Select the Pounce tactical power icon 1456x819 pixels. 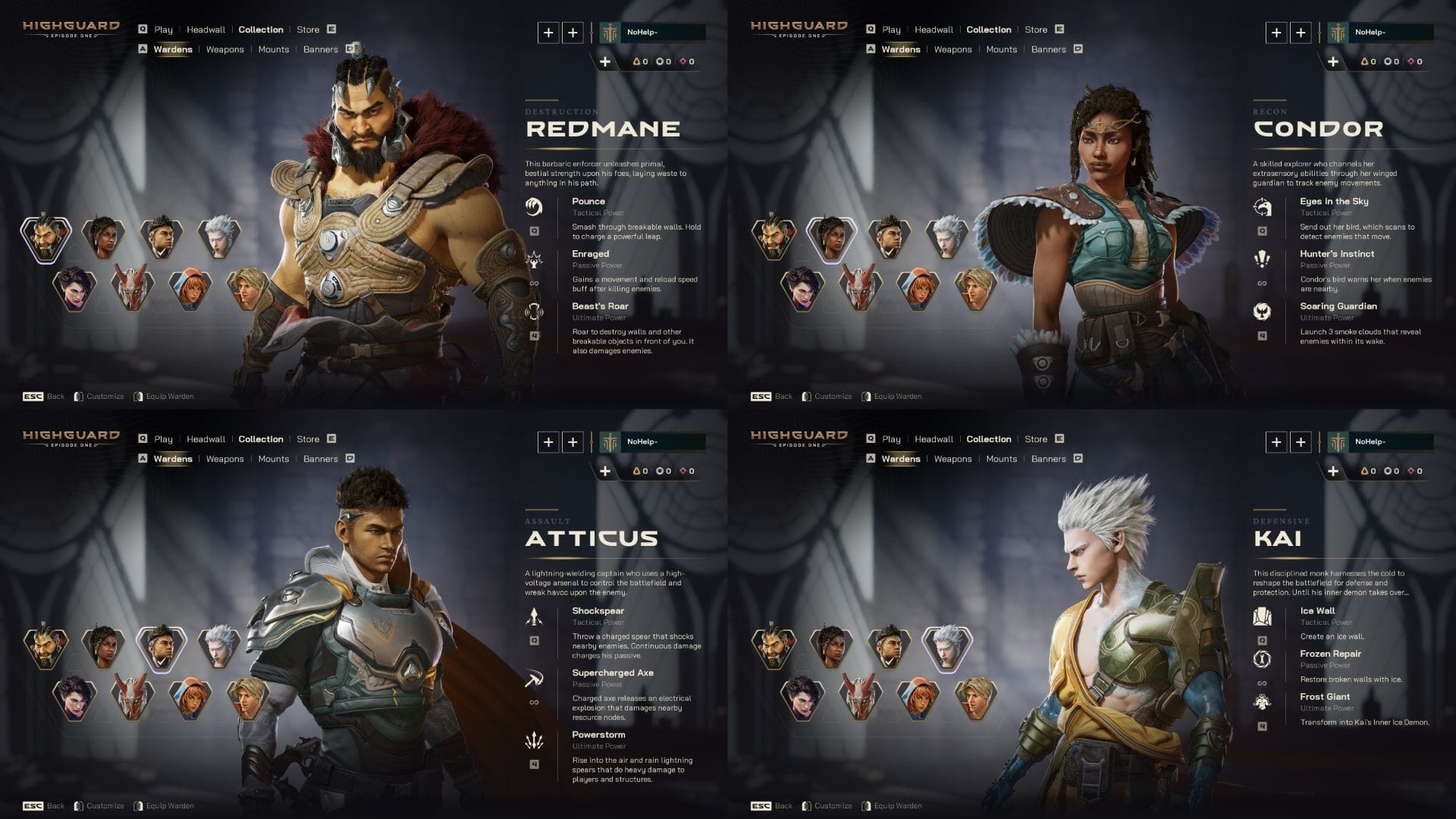pos(535,206)
